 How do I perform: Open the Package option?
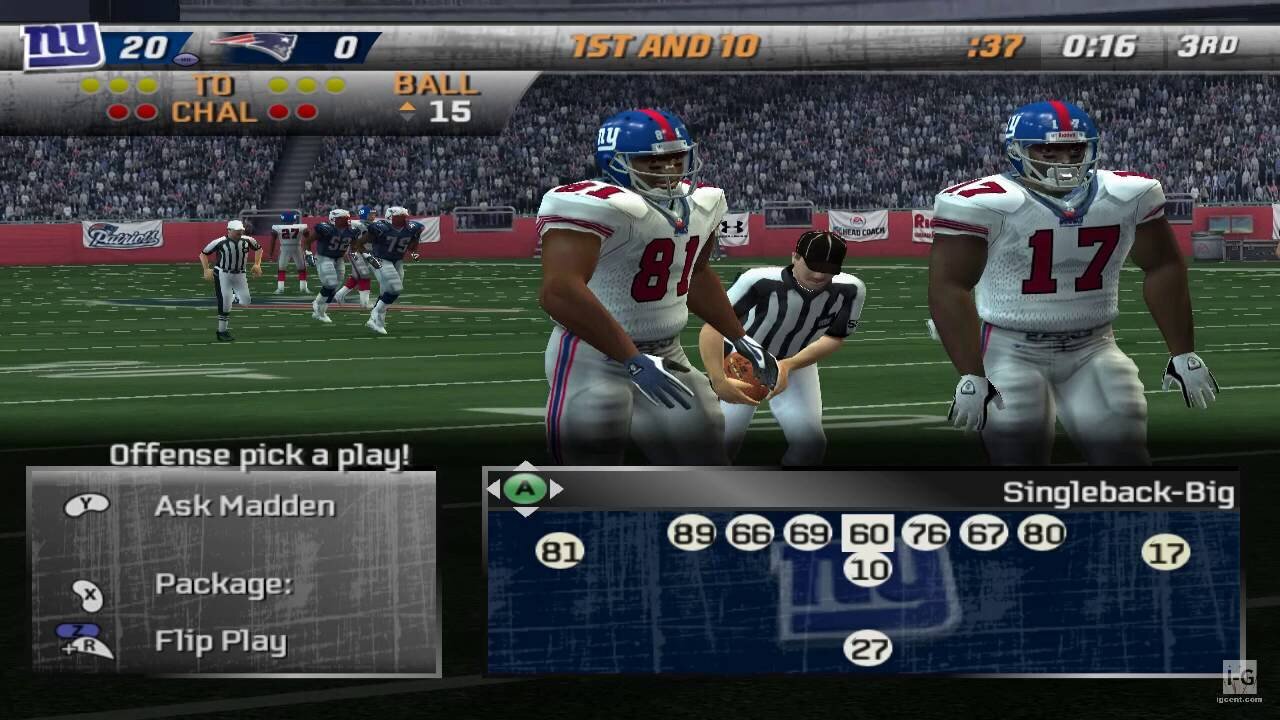coord(222,584)
